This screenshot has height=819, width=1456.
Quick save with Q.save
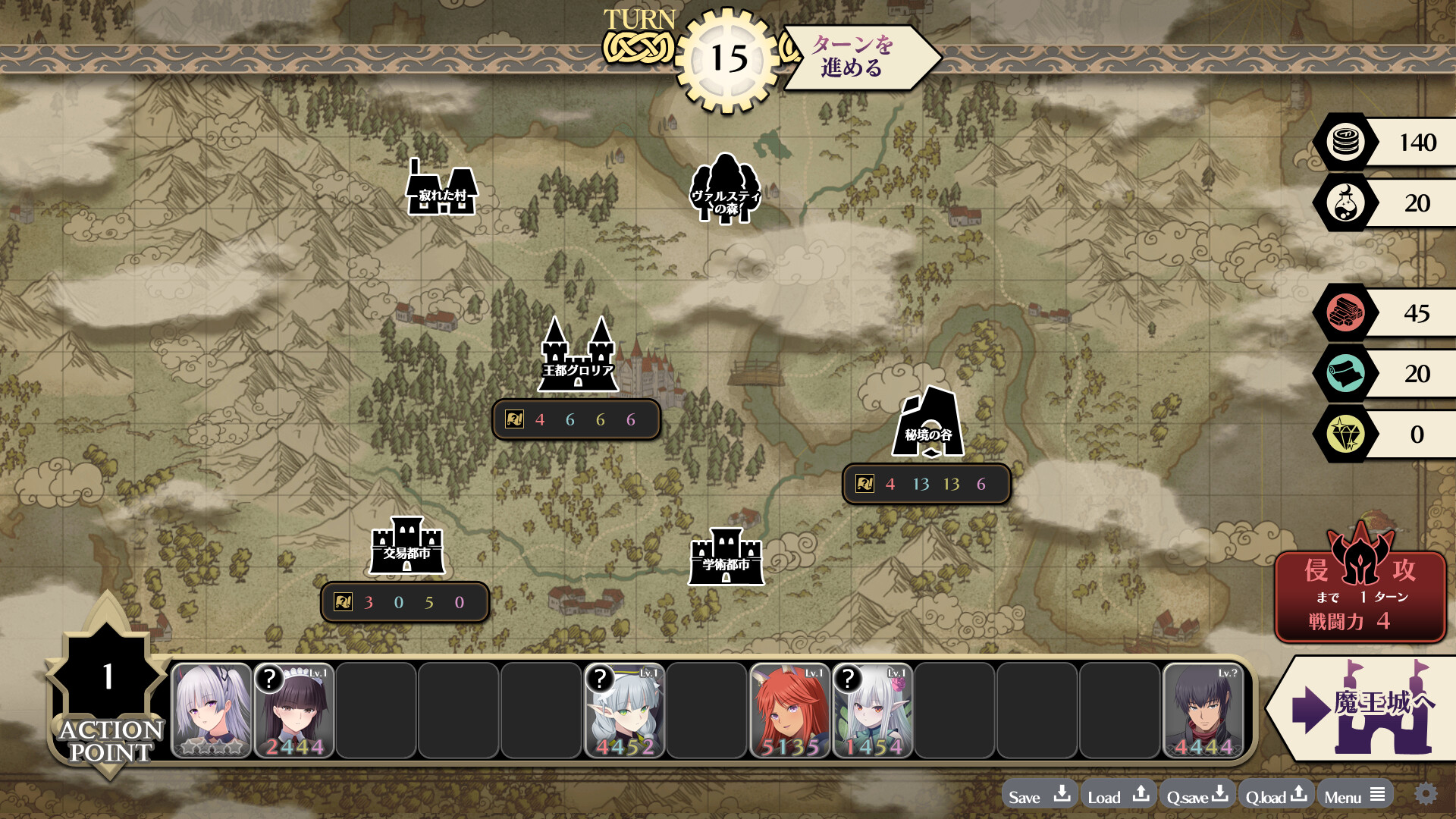(x=1197, y=795)
